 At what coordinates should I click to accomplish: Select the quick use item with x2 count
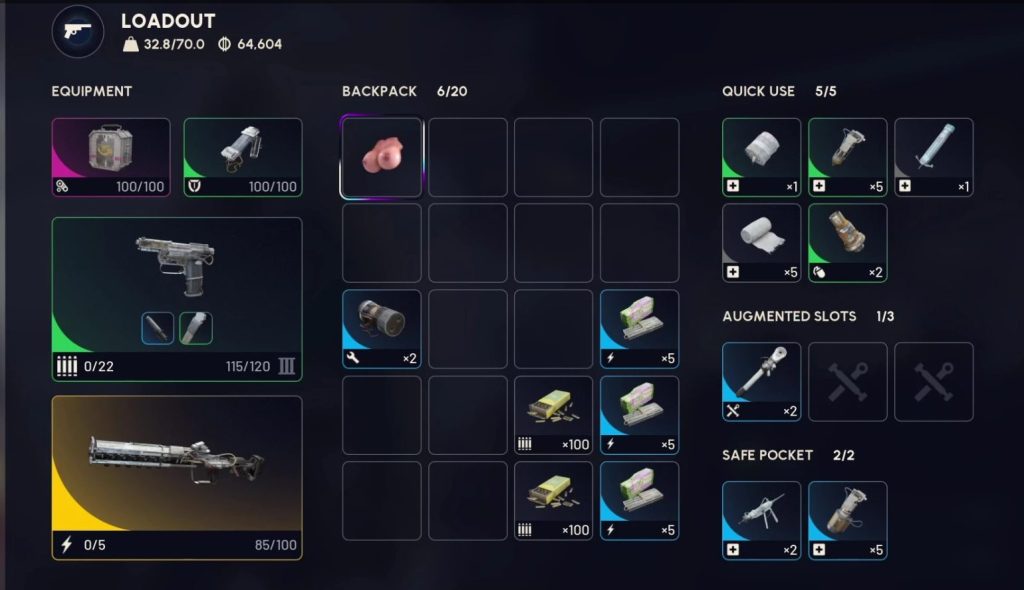pos(847,243)
